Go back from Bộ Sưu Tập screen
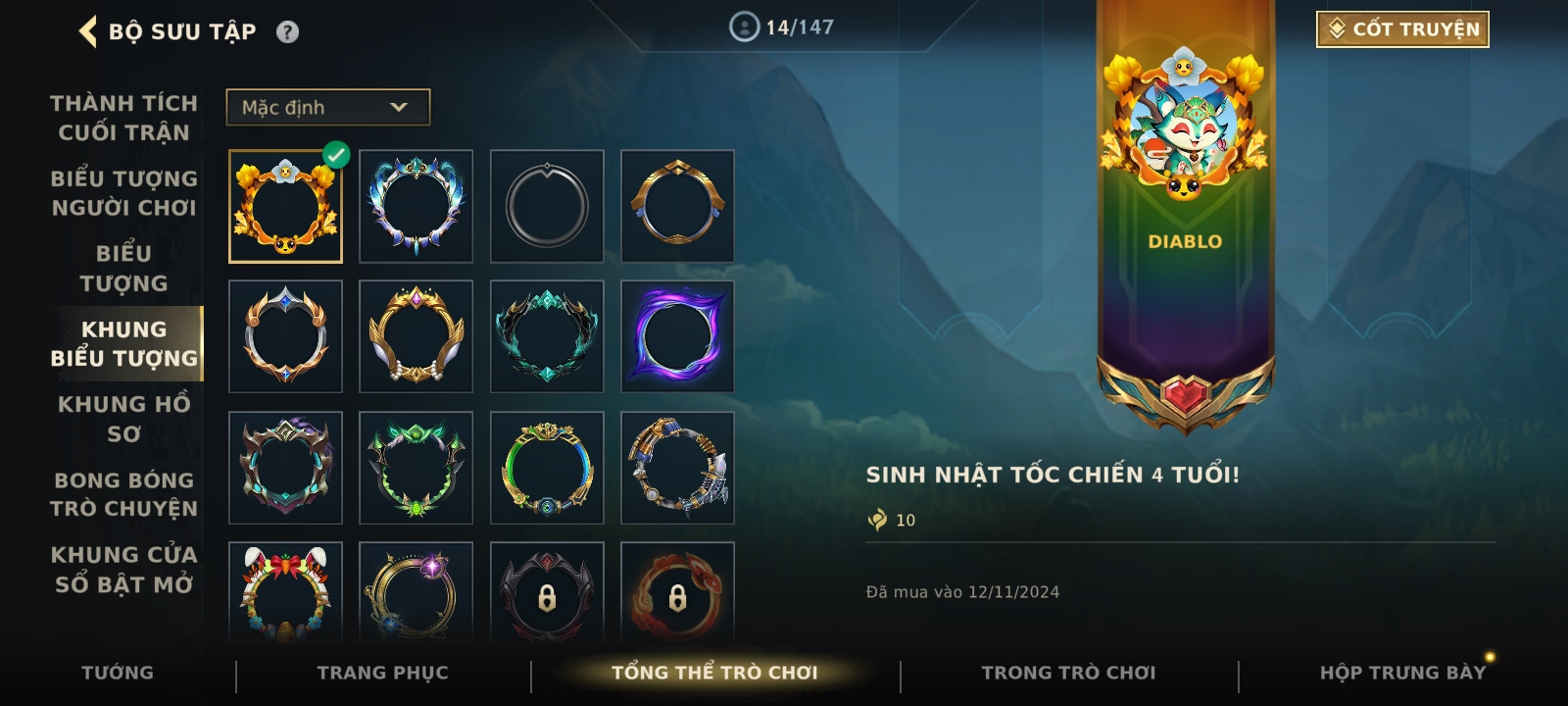Viewport: 1568px width, 706px height. [x=89, y=31]
